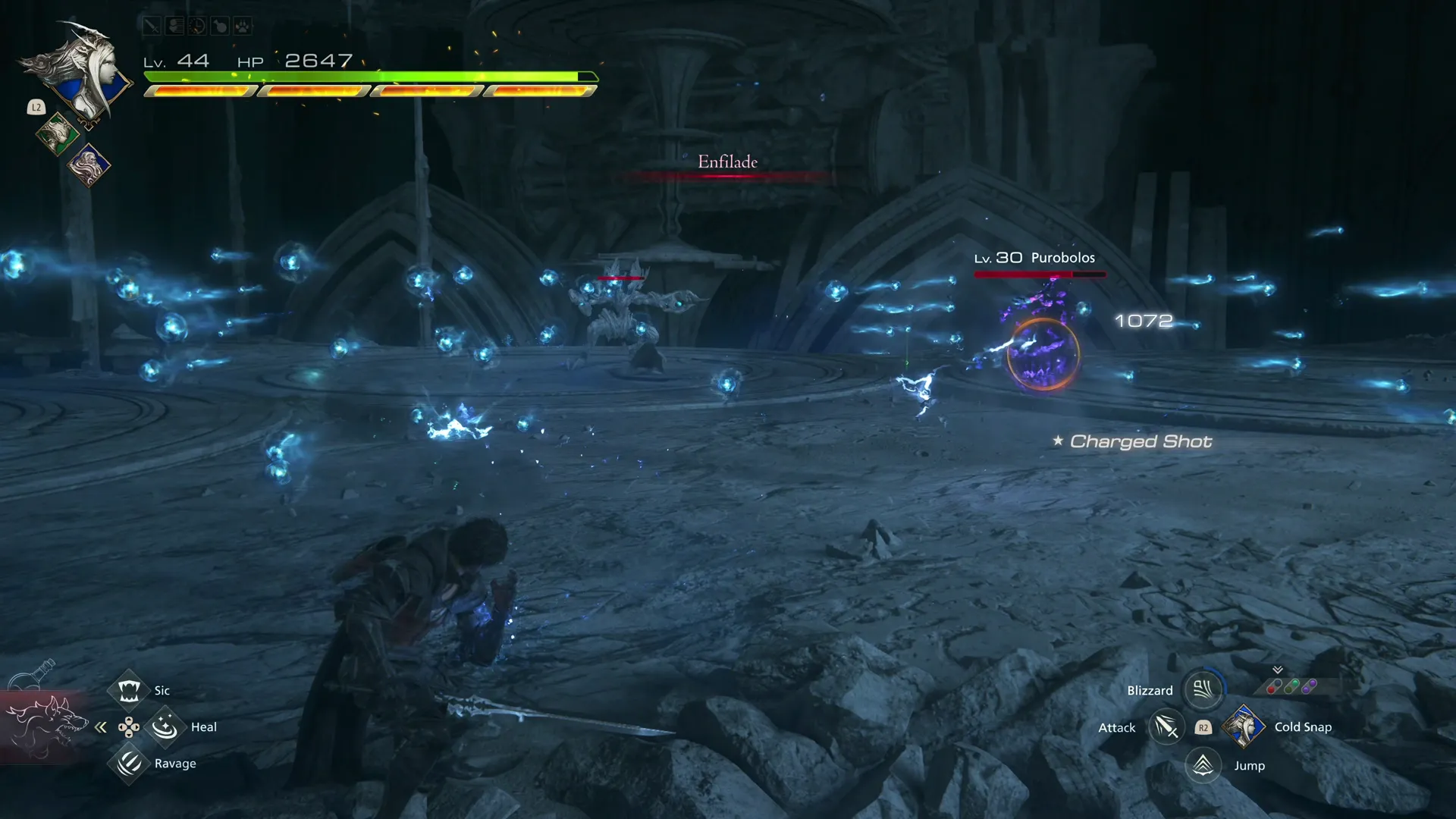Image resolution: width=1456 pixels, height=819 pixels.
Task: Select the Purobolos enemy nameplate
Action: point(1034,258)
